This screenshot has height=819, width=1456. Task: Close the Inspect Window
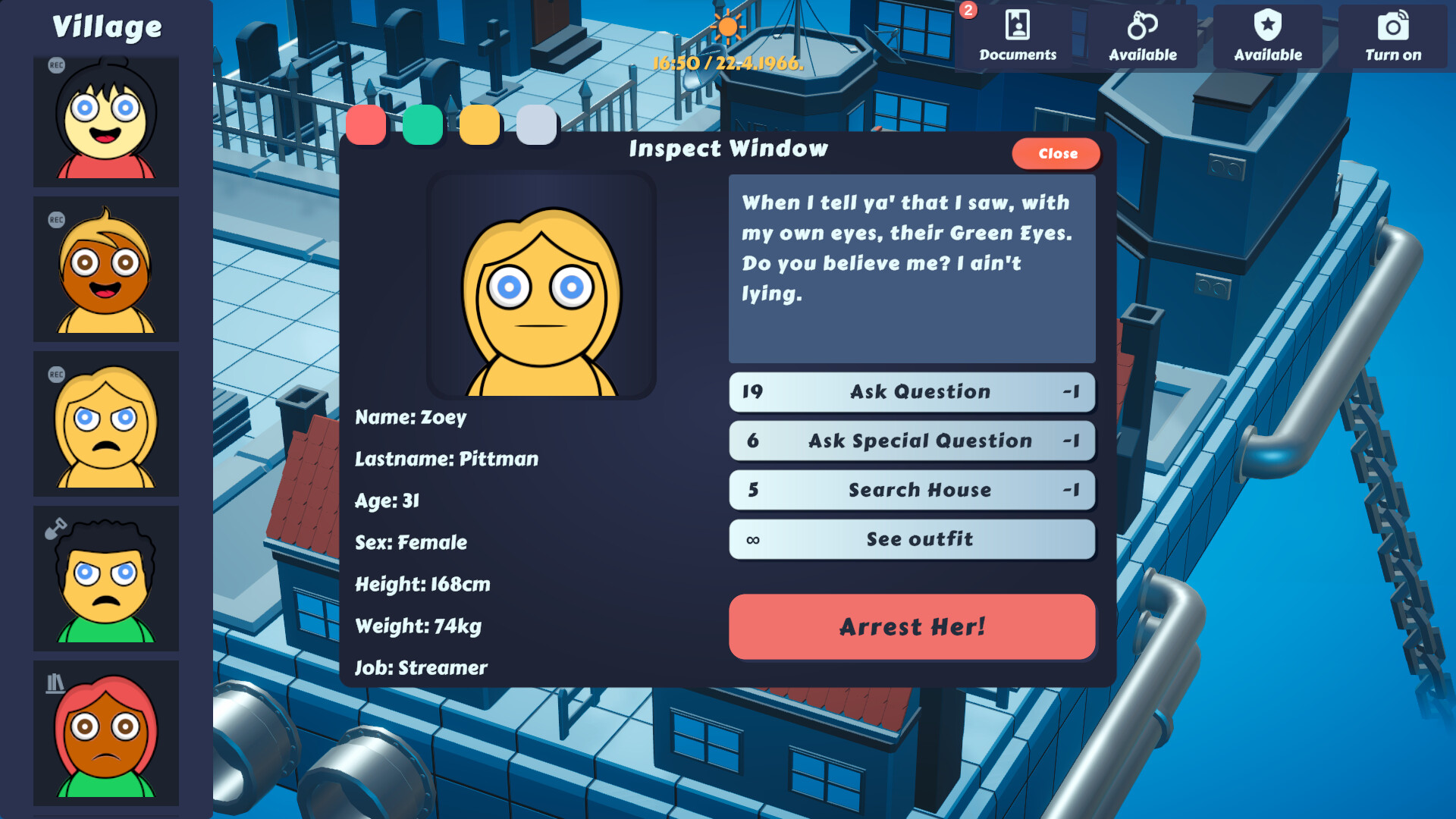pyautogui.click(x=1056, y=154)
